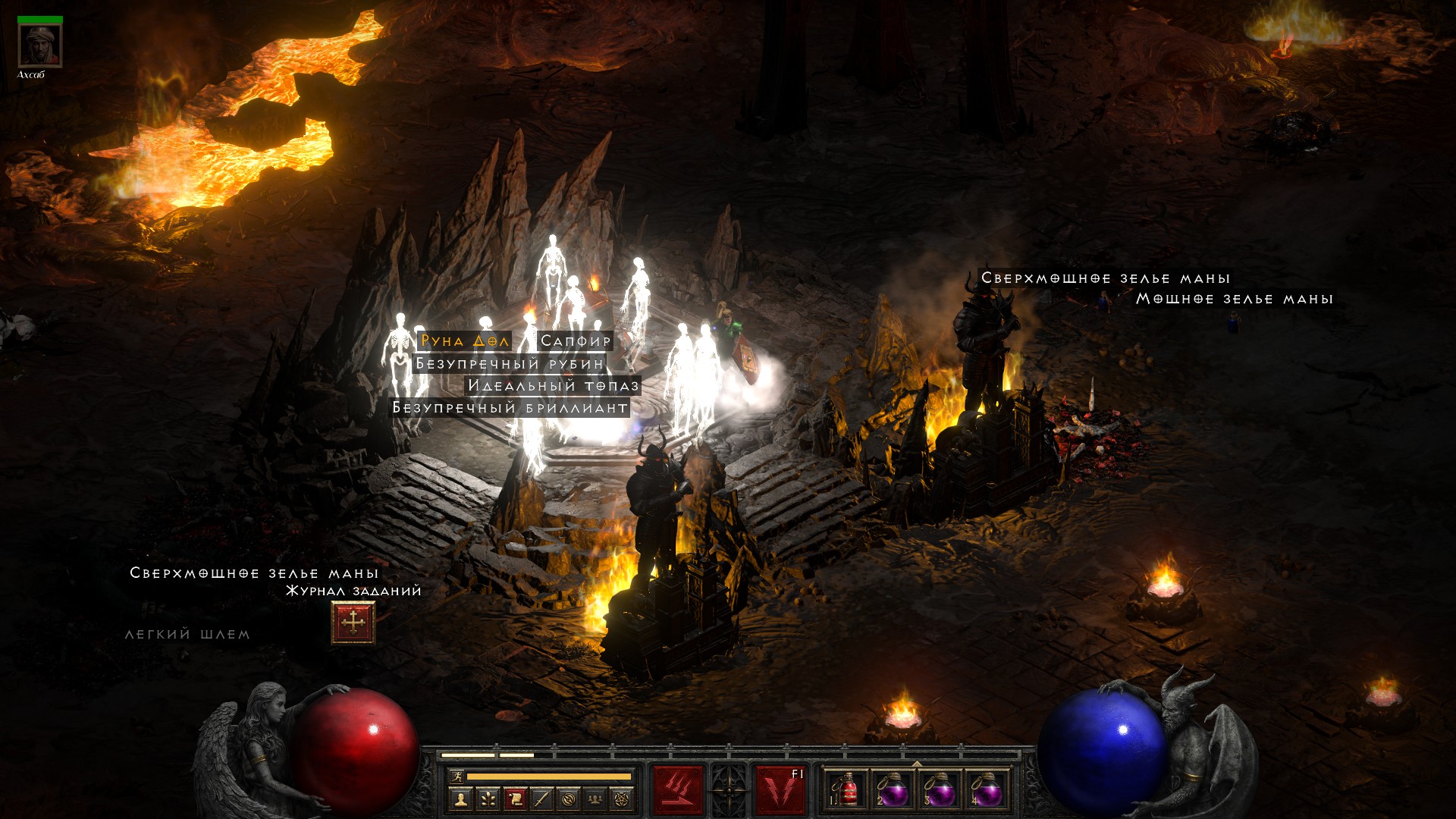Pick up the Сапфир item label
This screenshot has width=1456, height=819.
pyautogui.click(x=576, y=341)
